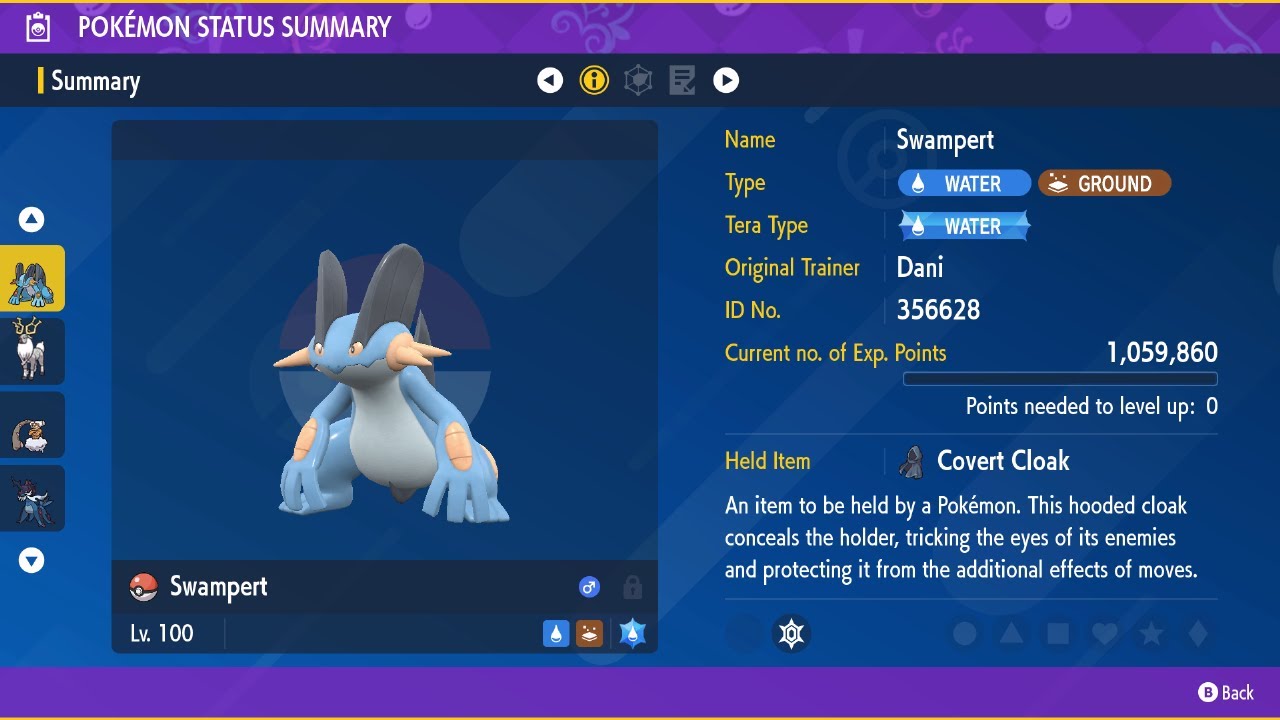Select the moves summary page icon

tap(682, 80)
